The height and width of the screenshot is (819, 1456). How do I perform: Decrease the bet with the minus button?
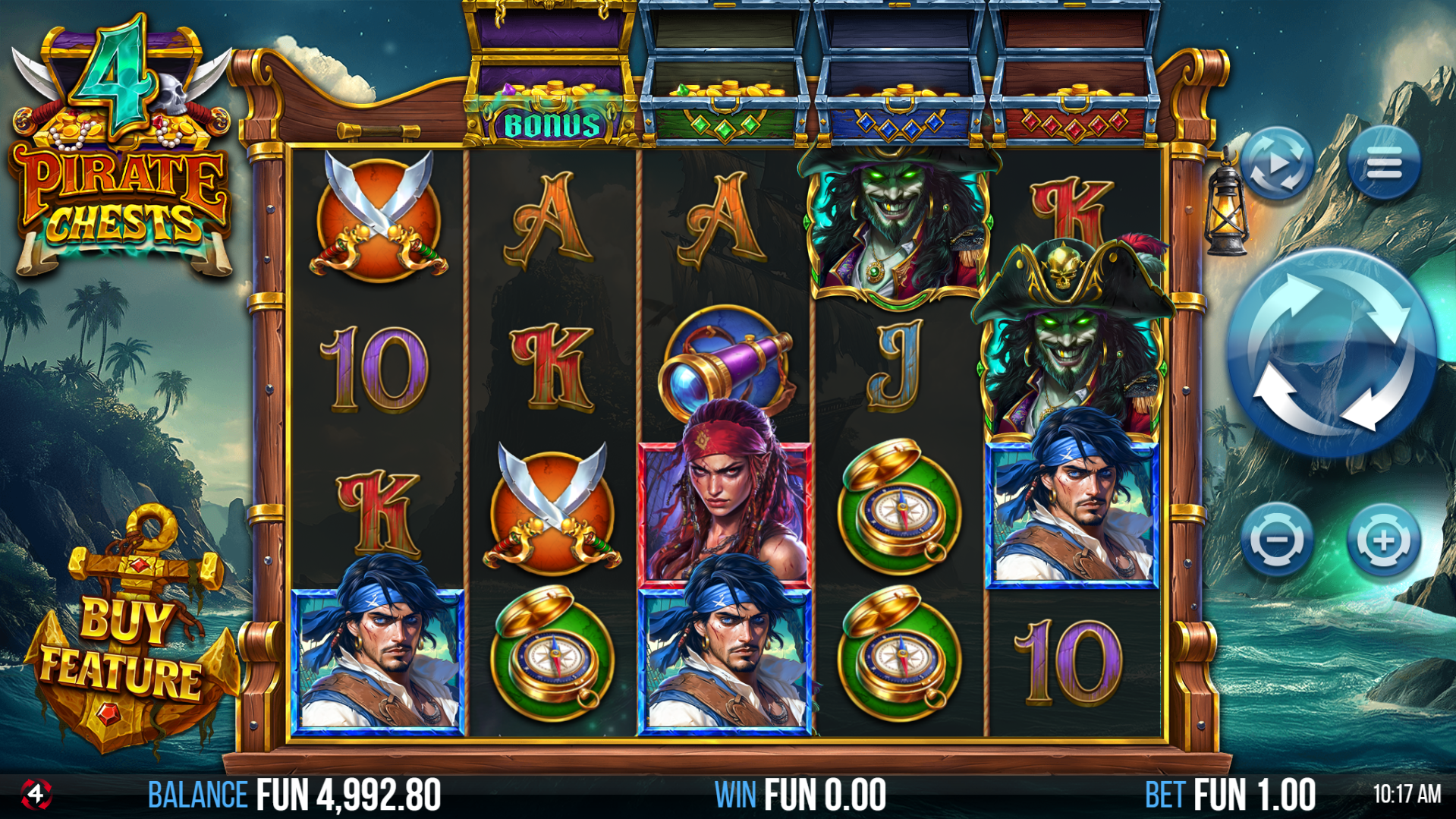1278,540
